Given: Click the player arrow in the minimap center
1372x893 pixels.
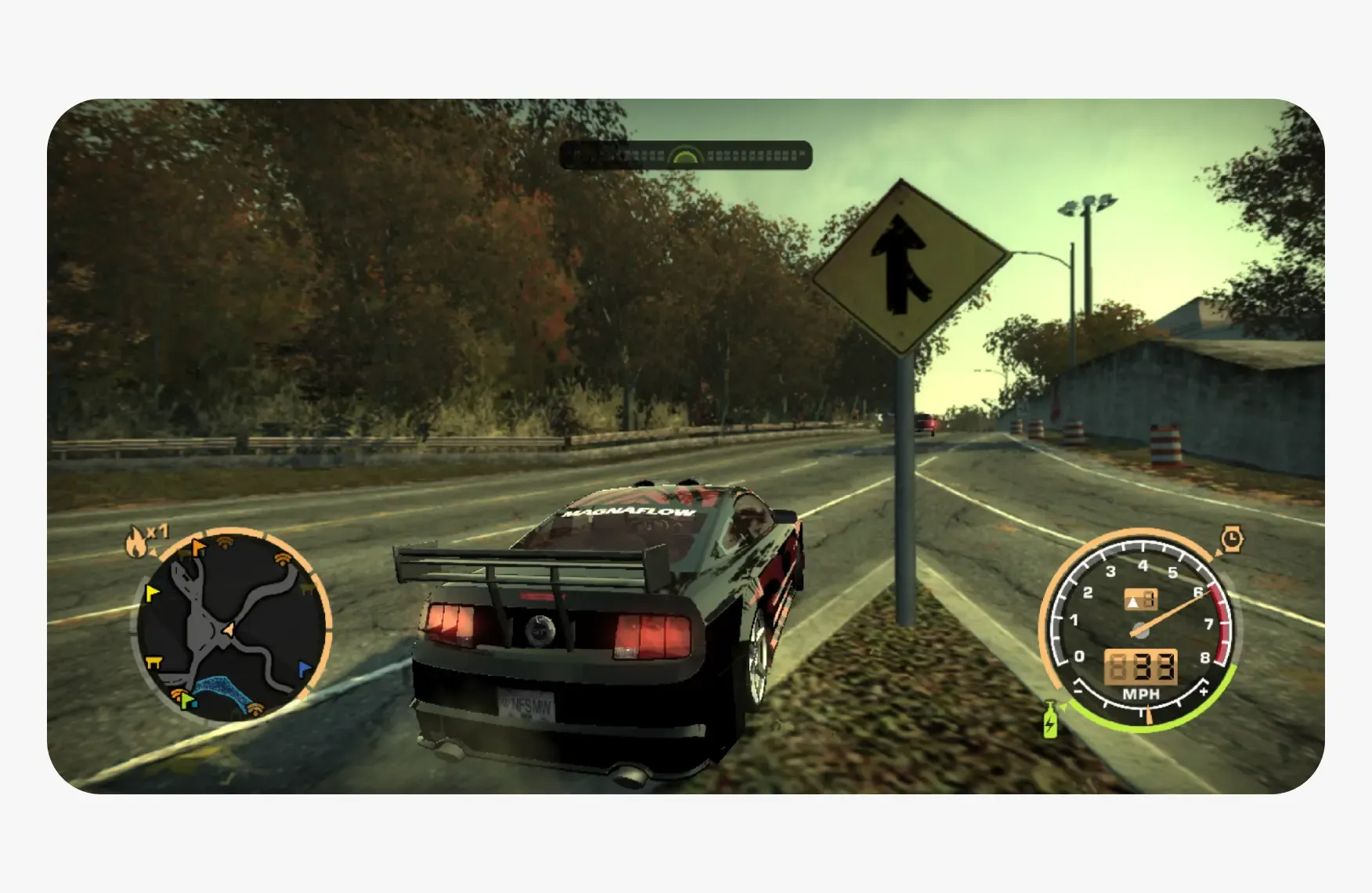Looking at the screenshot, I should click(x=227, y=630).
